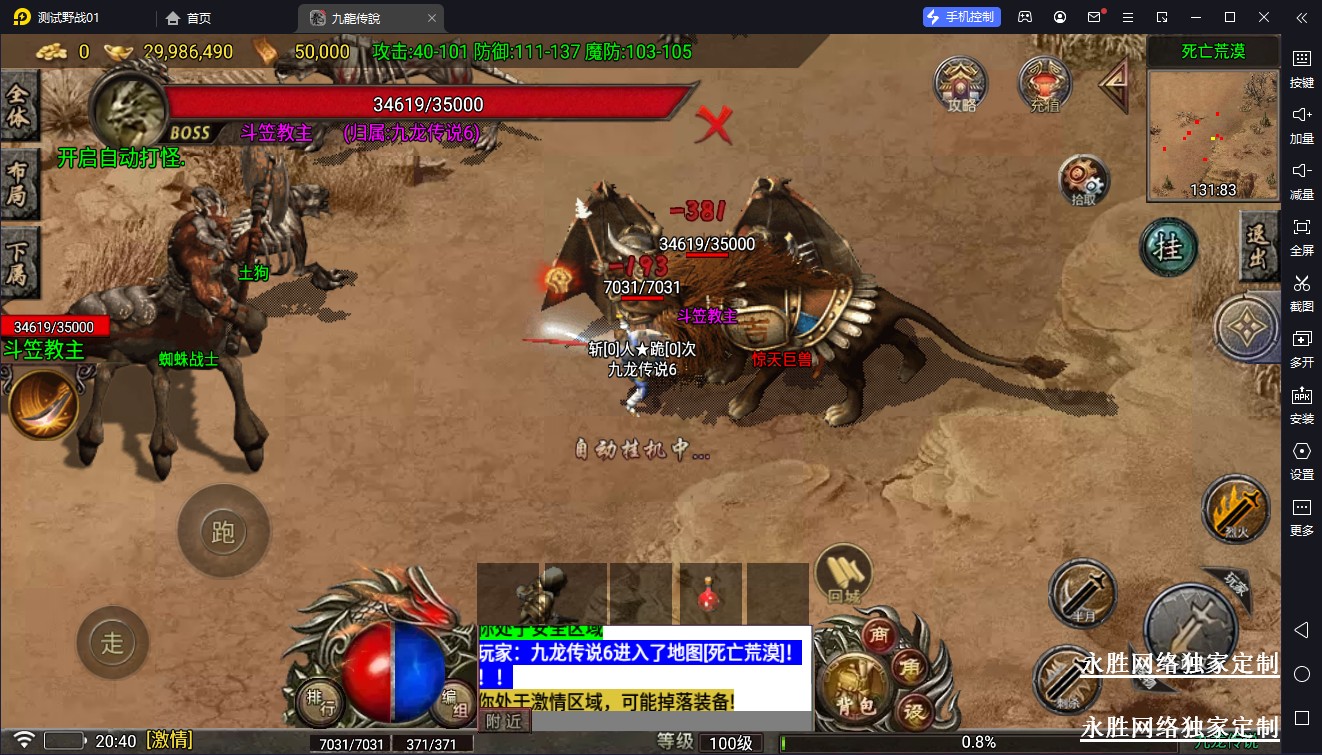The height and width of the screenshot is (755, 1322).
Task: Open the 背包 backpack
Action: pyautogui.click(x=847, y=688)
